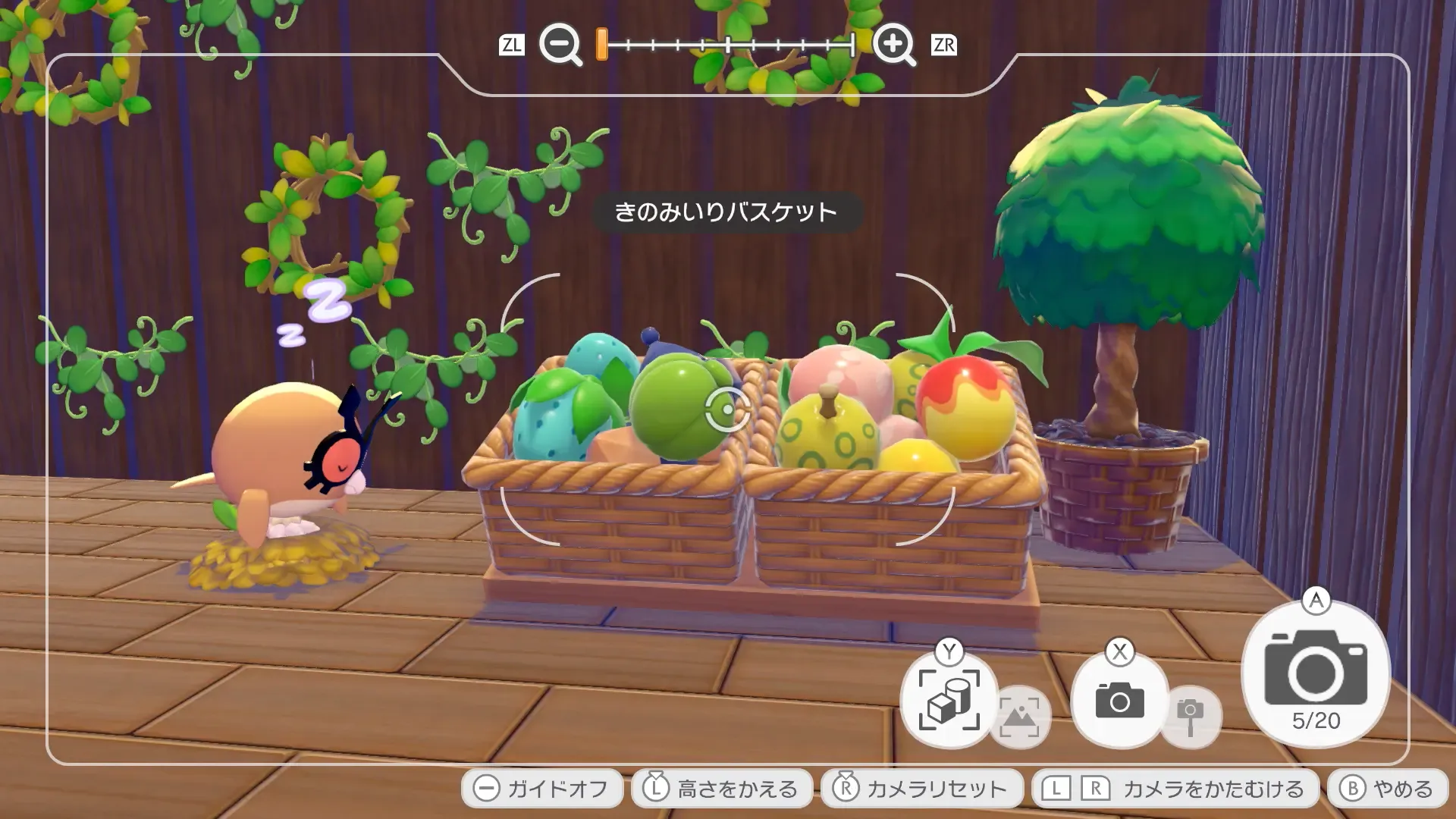
Task: Zoom out with the minus magnifier icon
Action: [x=559, y=44]
